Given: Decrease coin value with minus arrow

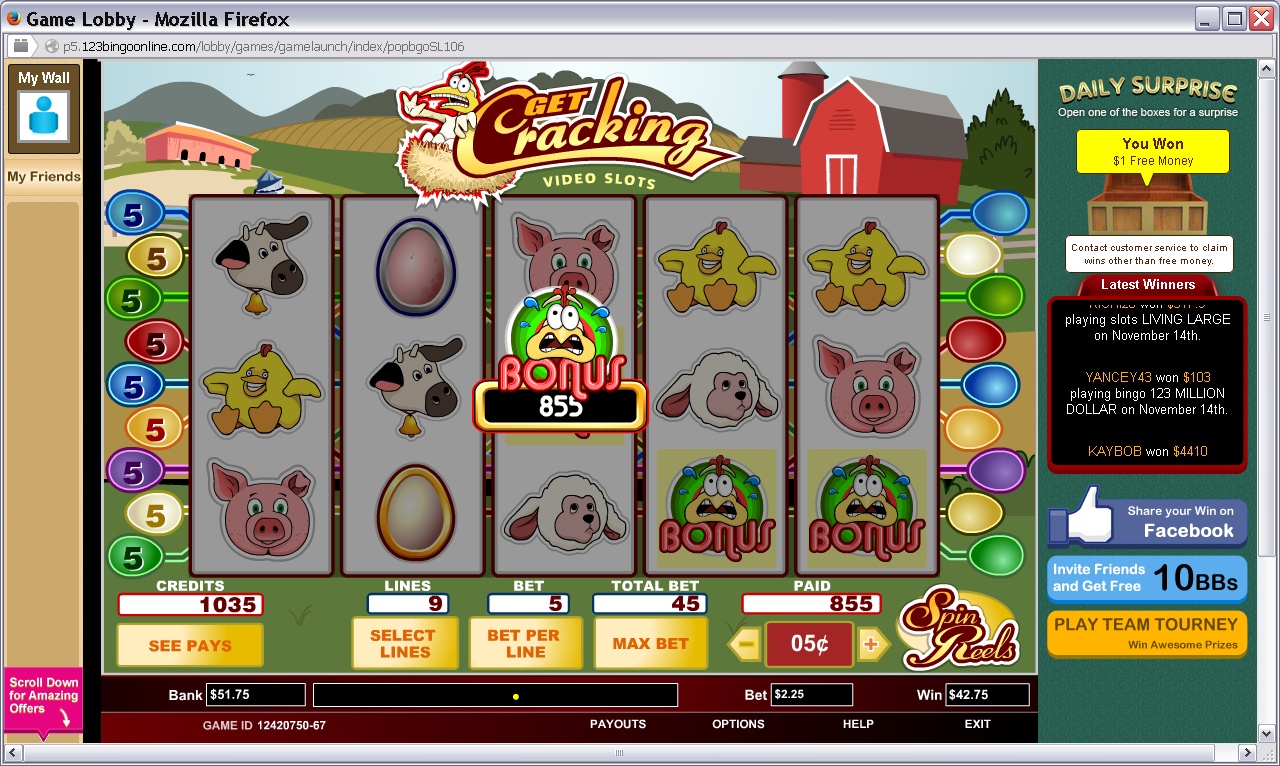Looking at the screenshot, I should [x=746, y=645].
